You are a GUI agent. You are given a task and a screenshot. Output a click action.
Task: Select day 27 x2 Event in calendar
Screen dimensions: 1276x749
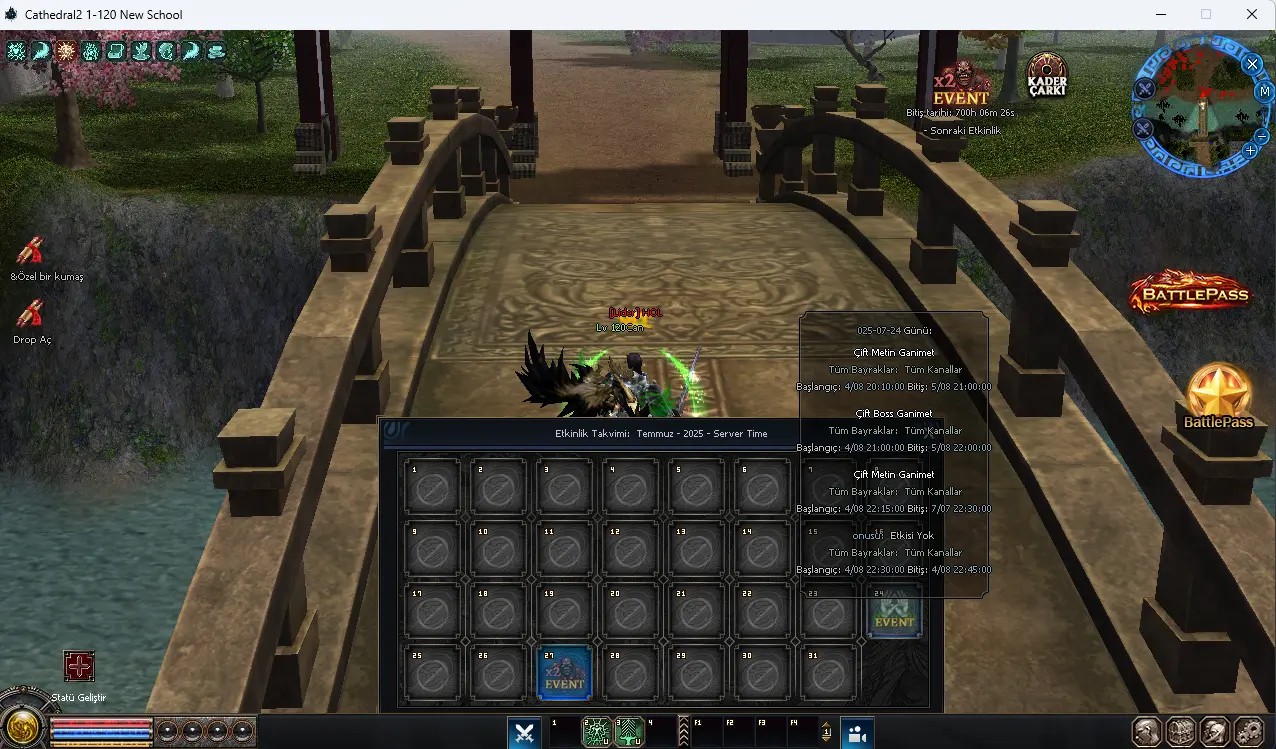[564, 673]
